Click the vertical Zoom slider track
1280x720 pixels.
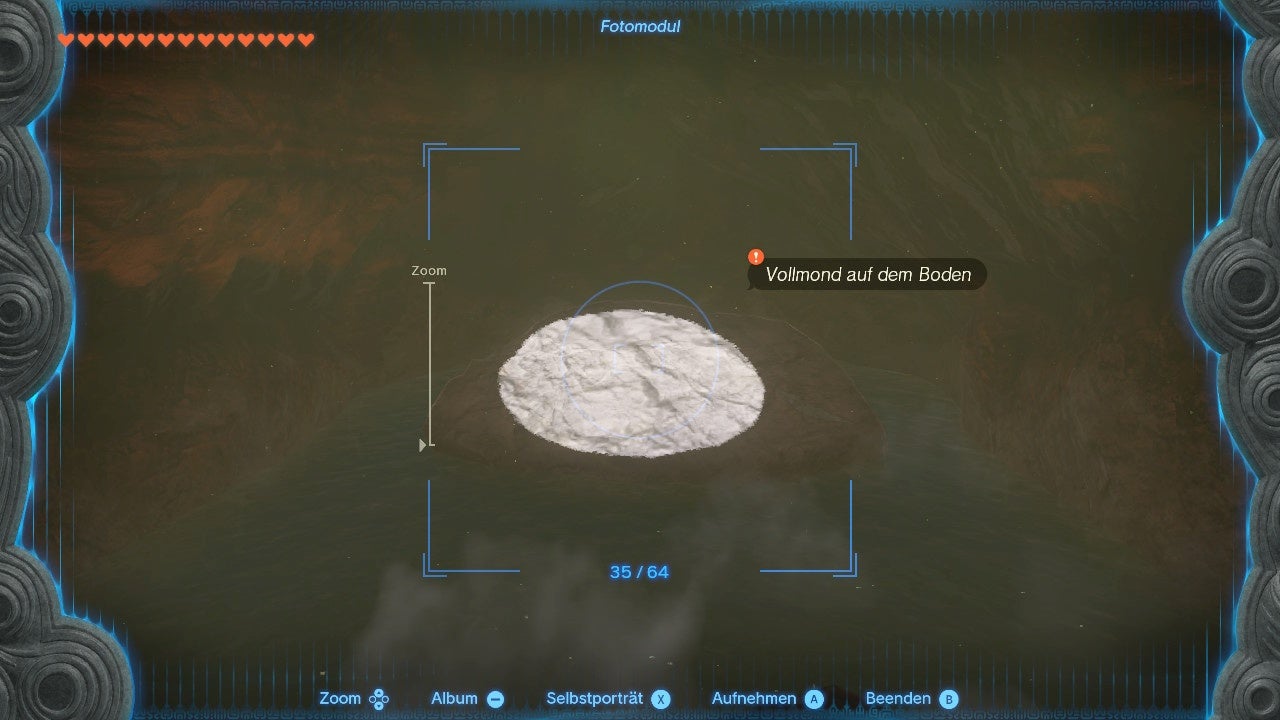click(430, 365)
